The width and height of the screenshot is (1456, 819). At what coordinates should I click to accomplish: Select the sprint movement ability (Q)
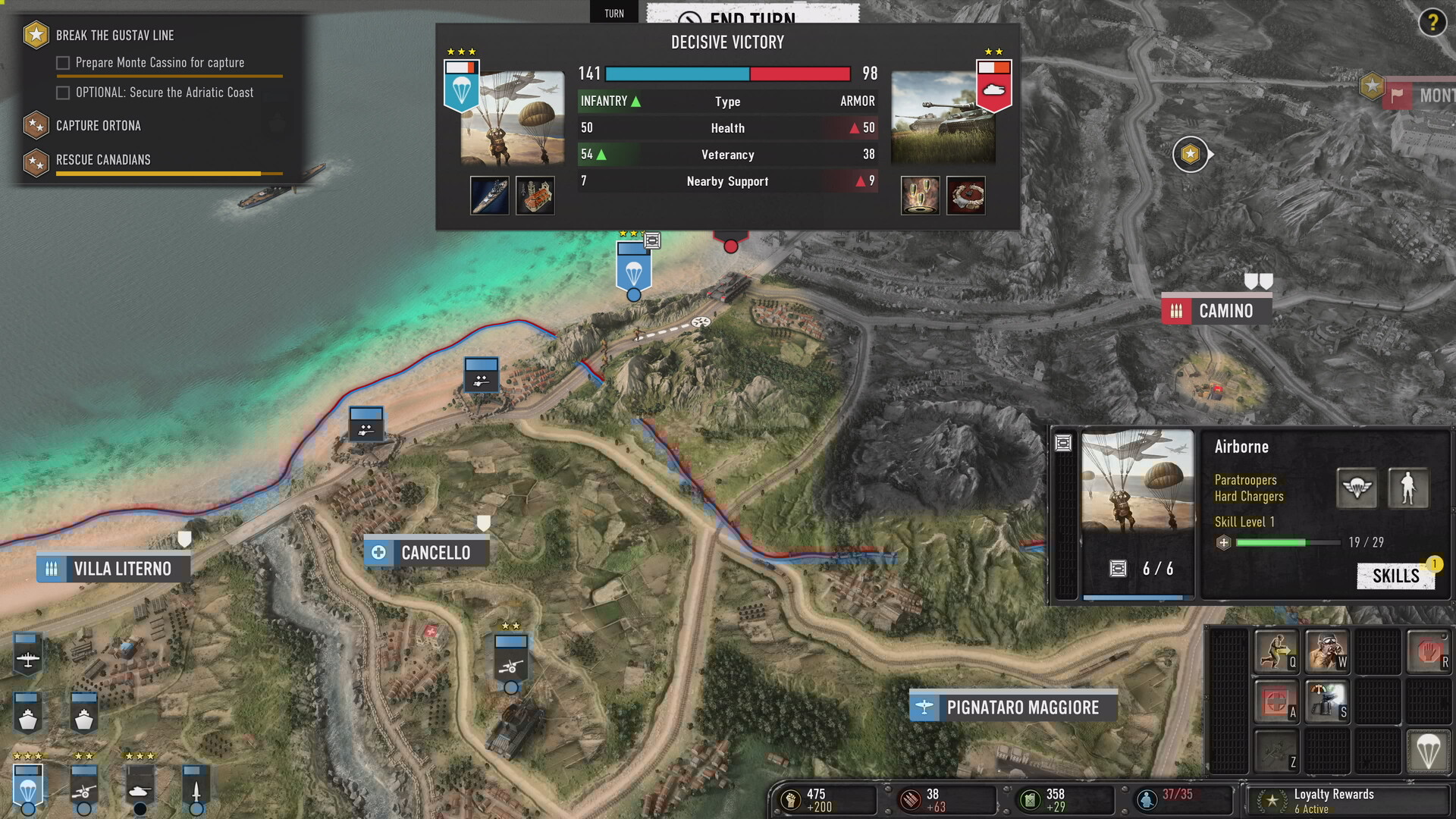coord(1276,652)
